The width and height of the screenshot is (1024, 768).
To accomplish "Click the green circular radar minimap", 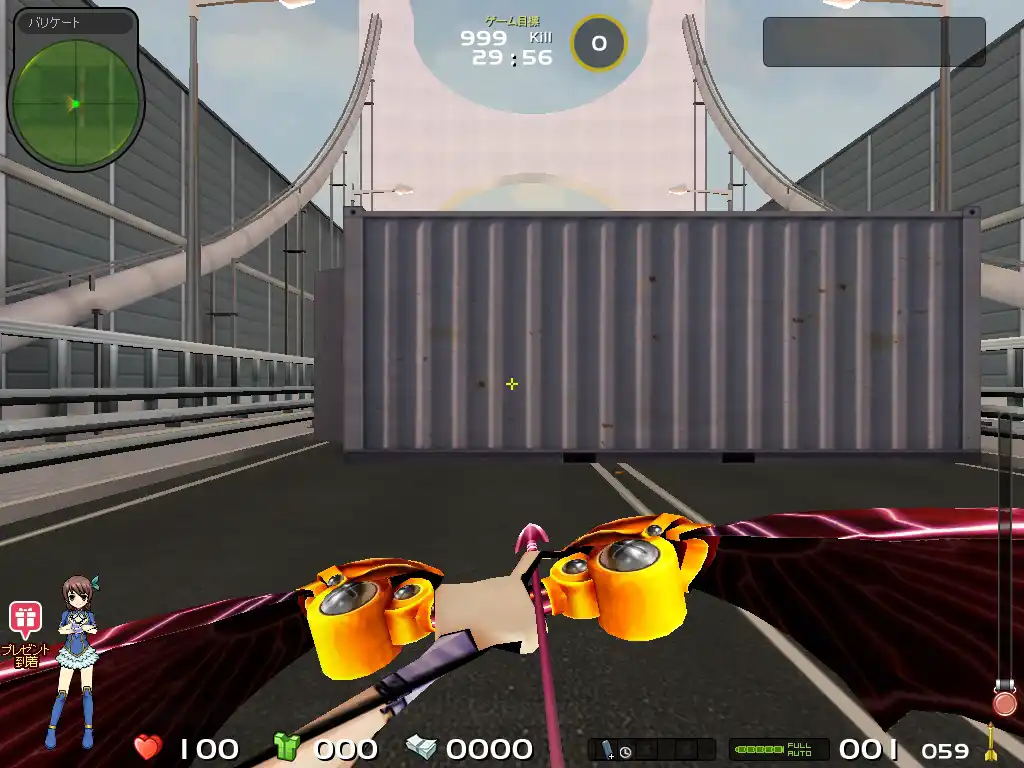I will (x=75, y=102).
